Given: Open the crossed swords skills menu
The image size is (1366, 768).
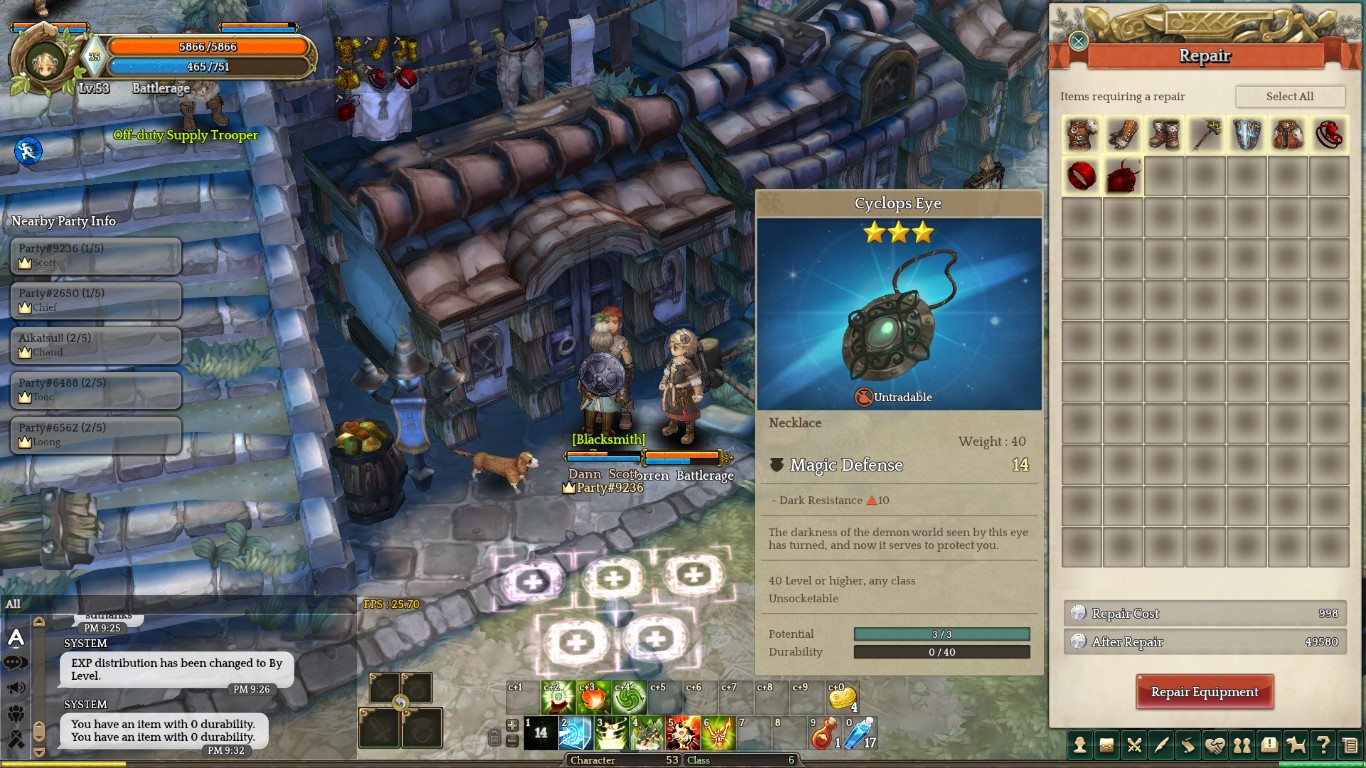Looking at the screenshot, I should tap(1133, 745).
